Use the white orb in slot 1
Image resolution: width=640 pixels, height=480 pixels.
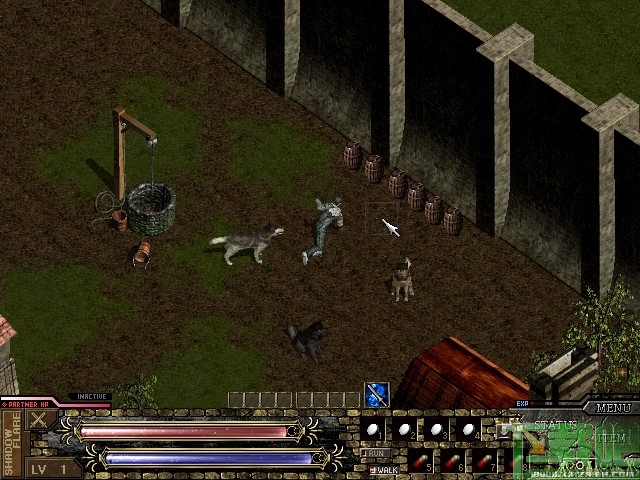pos(372,428)
